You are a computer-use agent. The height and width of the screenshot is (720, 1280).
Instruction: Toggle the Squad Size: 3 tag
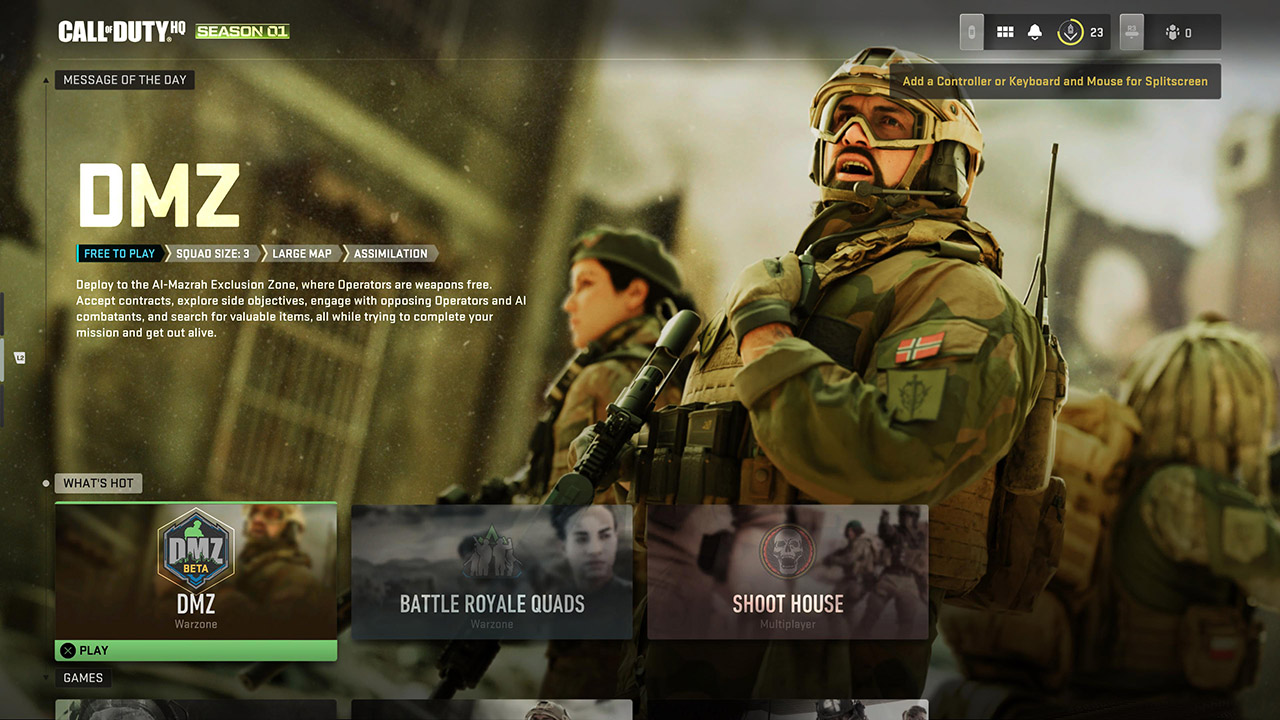[210, 253]
